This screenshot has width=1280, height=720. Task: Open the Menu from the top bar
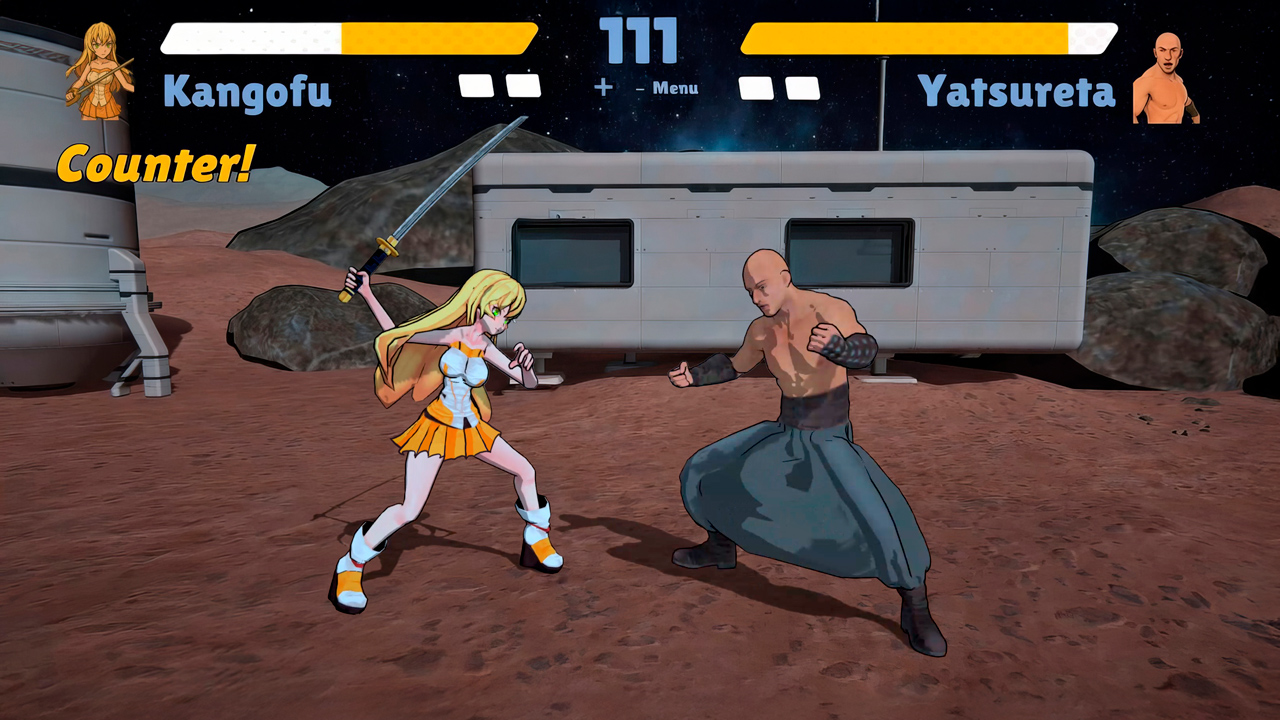[676, 88]
